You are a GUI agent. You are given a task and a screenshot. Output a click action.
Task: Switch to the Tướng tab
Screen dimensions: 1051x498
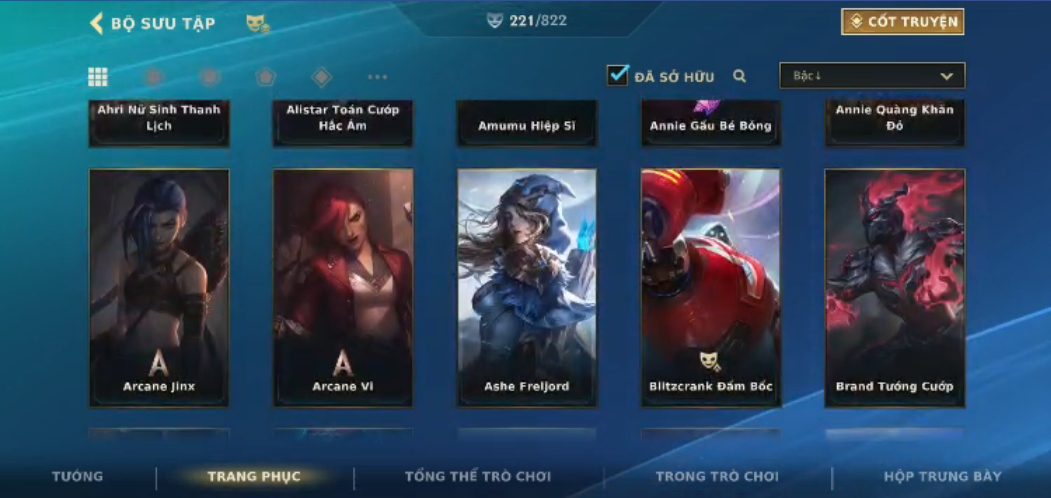(x=77, y=477)
